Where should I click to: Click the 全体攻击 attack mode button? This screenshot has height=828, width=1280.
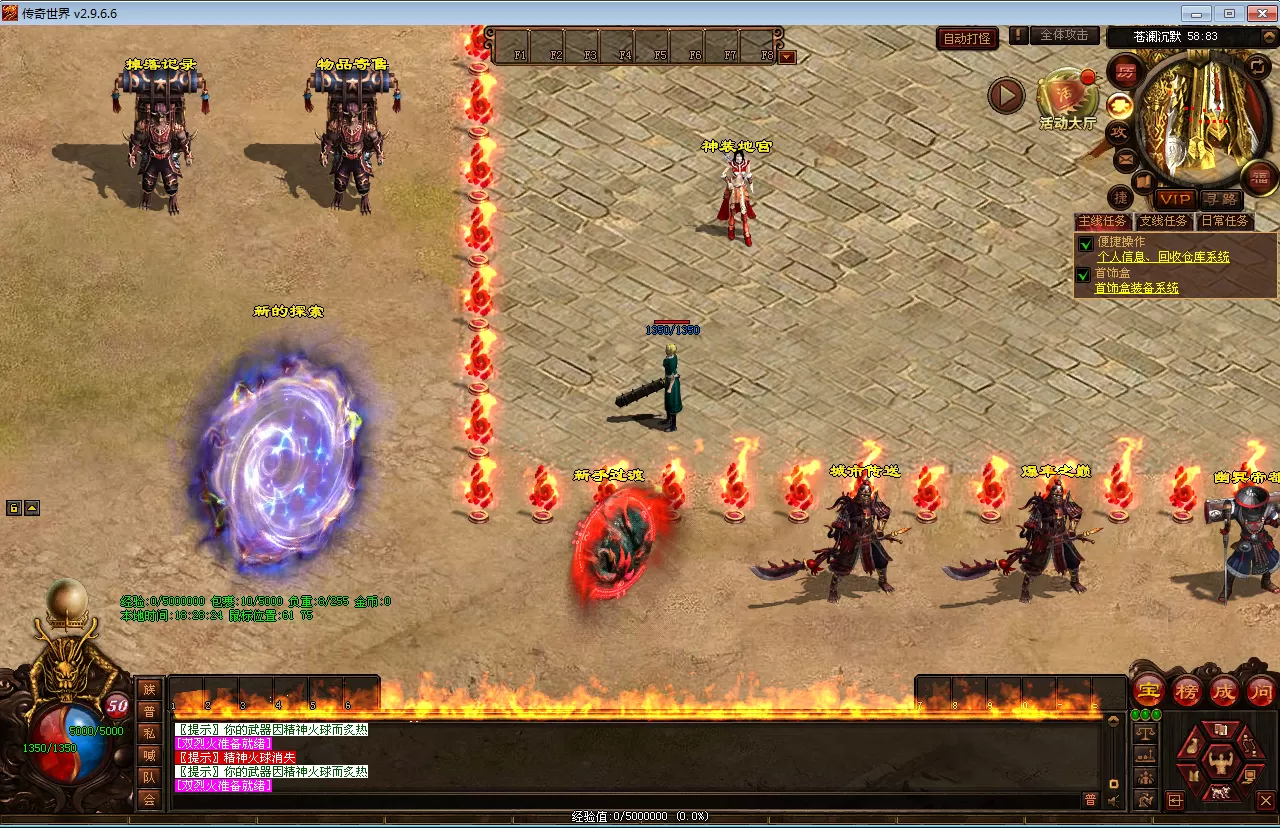pos(1064,35)
